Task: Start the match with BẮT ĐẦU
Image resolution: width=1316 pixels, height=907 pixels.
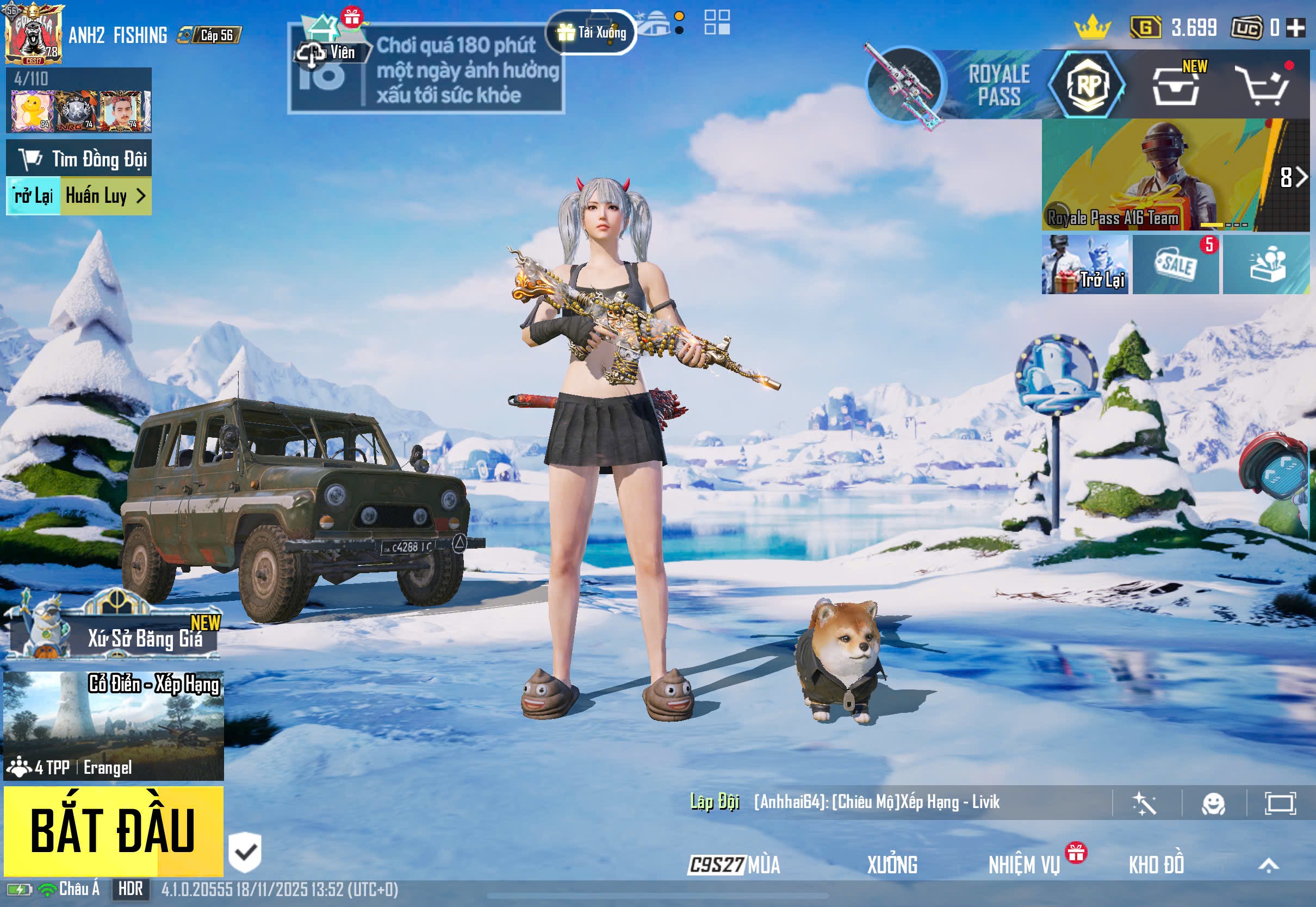Action: tap(113, 830)
